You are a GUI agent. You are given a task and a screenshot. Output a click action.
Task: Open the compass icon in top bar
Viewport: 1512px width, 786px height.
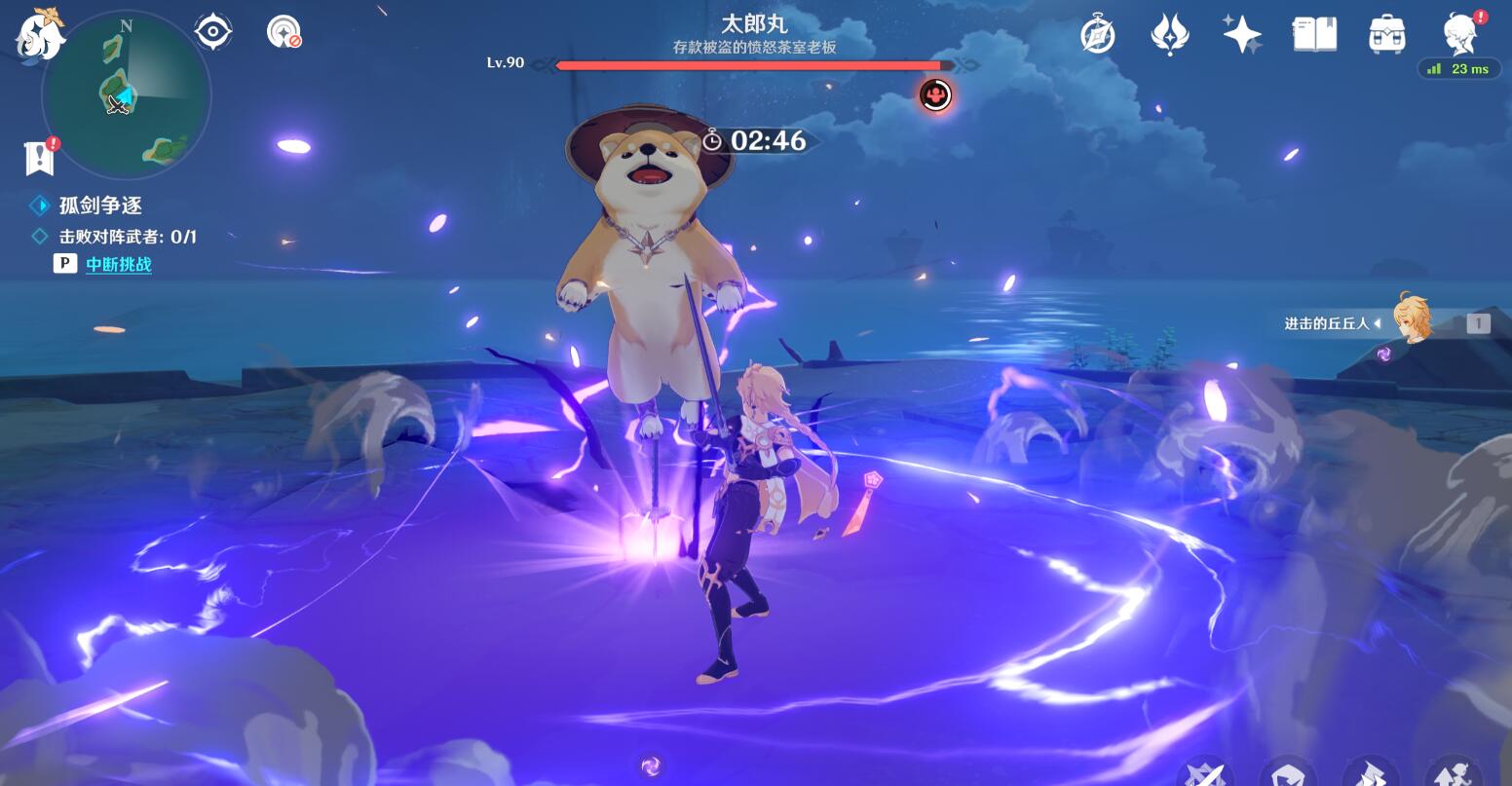coord(1098,36)
